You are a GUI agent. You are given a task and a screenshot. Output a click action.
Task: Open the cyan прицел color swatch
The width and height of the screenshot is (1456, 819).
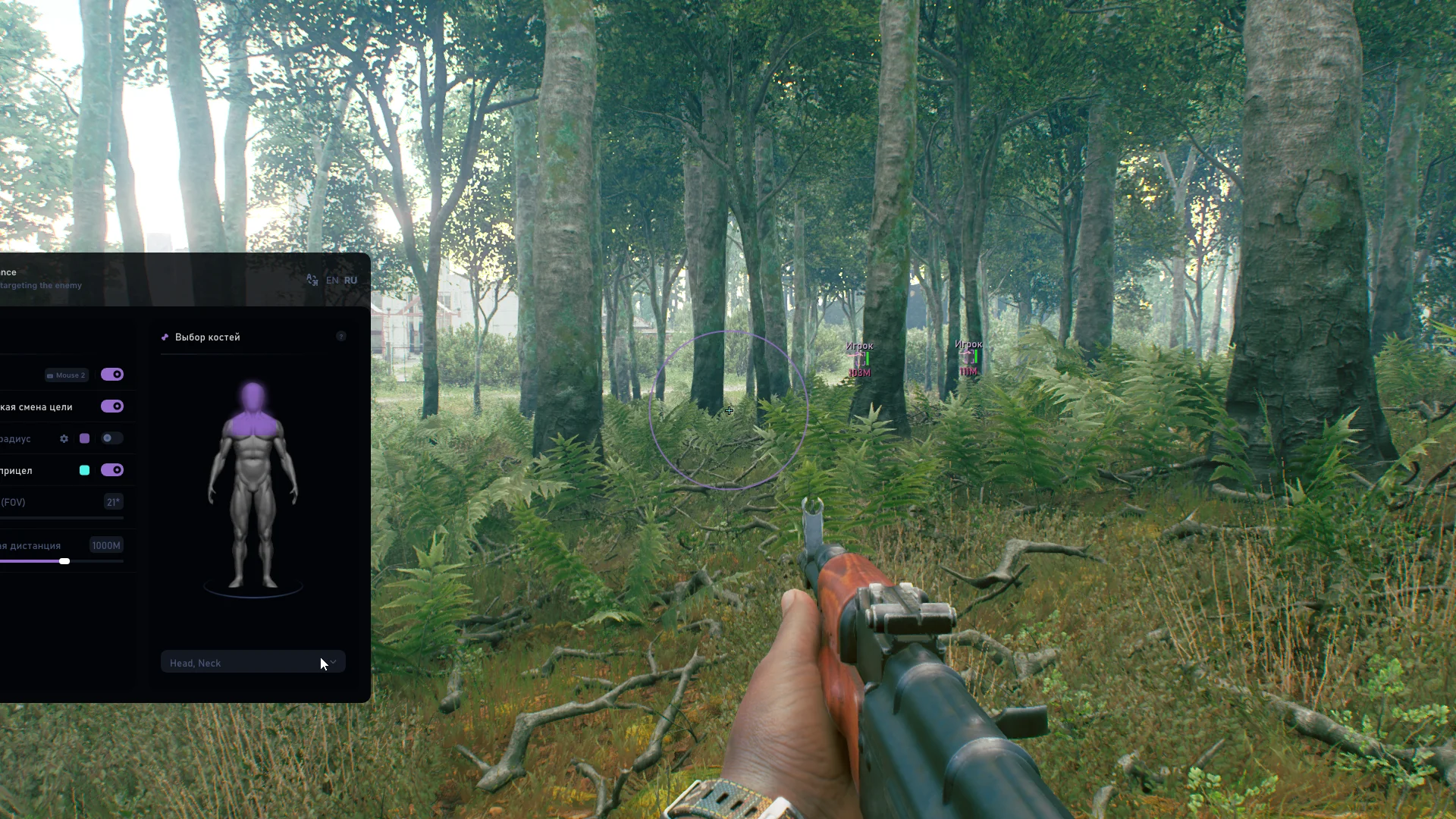85,471
